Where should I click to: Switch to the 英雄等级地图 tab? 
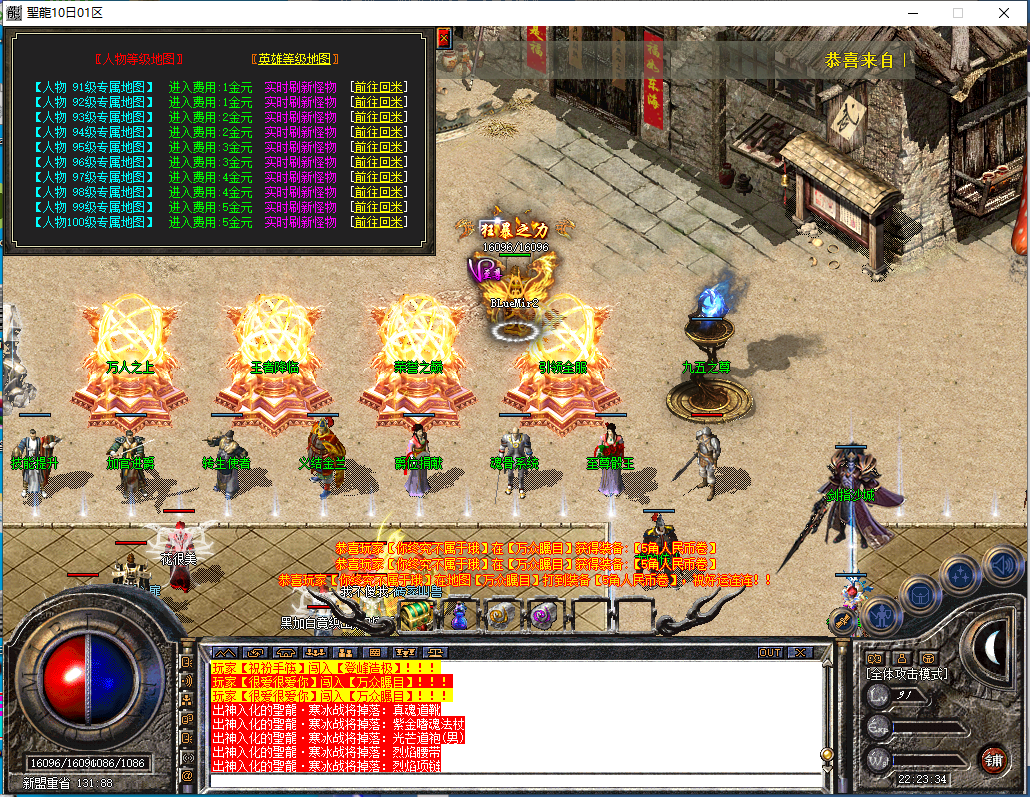(295, 59)
